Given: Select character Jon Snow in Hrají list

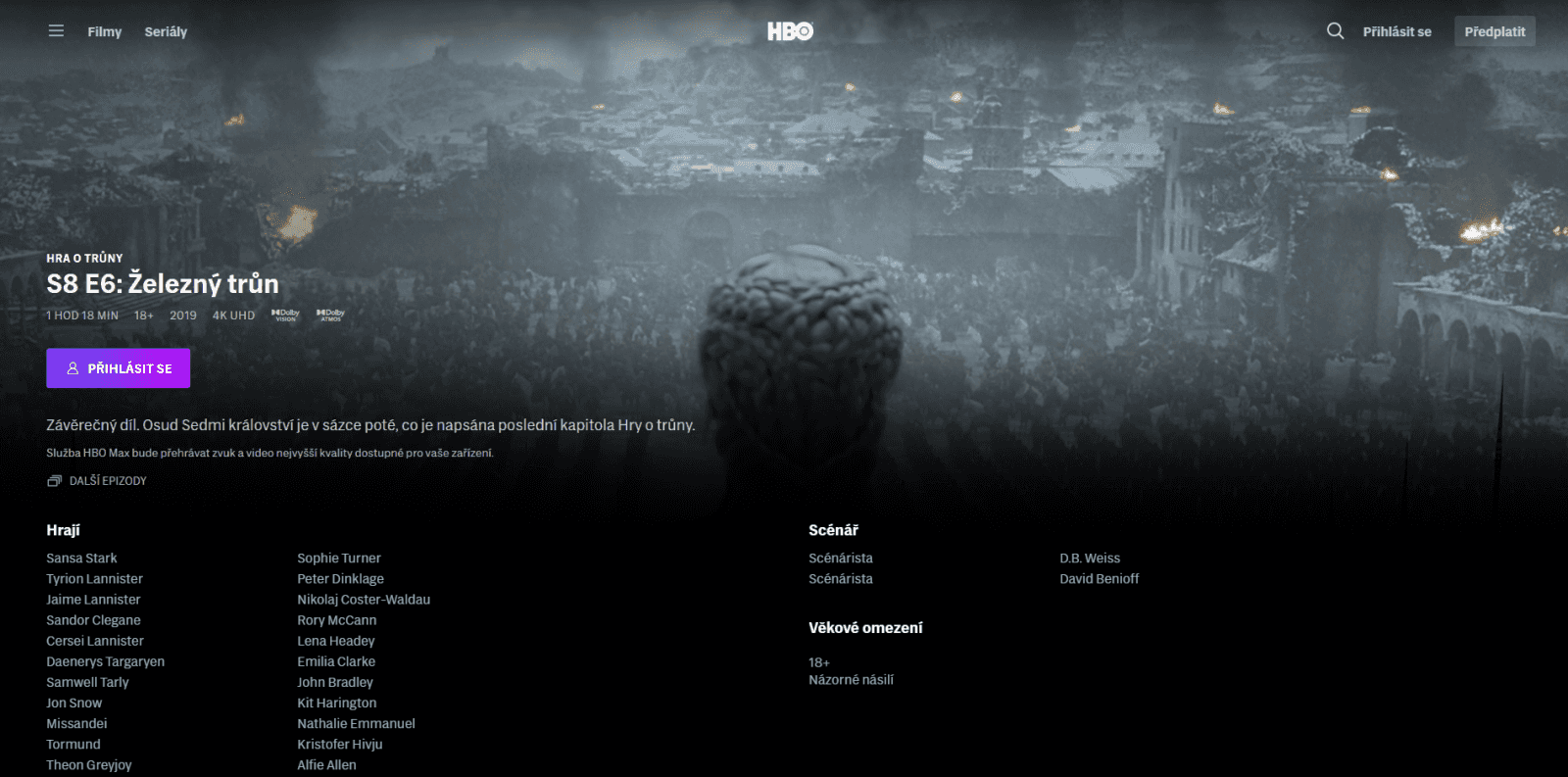Looking at the screenshot, I should tap(73, 703).
